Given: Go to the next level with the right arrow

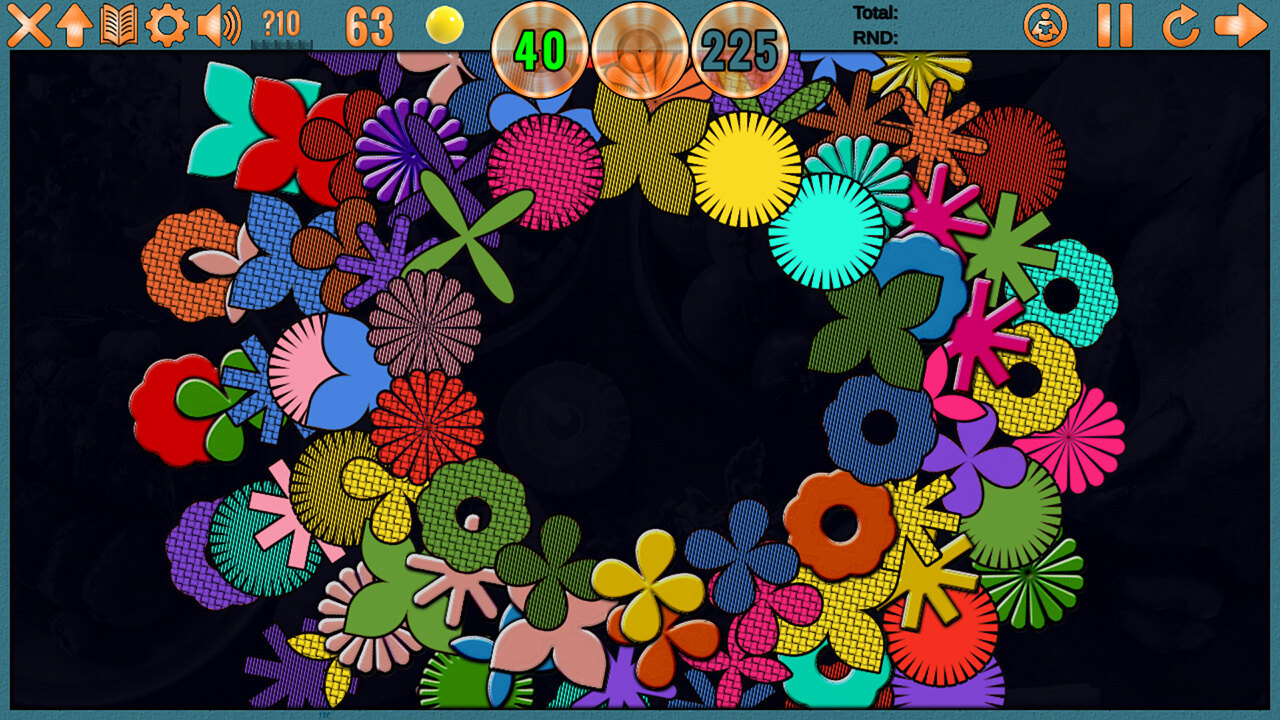Looking at the screenshot, I should pos(1240,25).
